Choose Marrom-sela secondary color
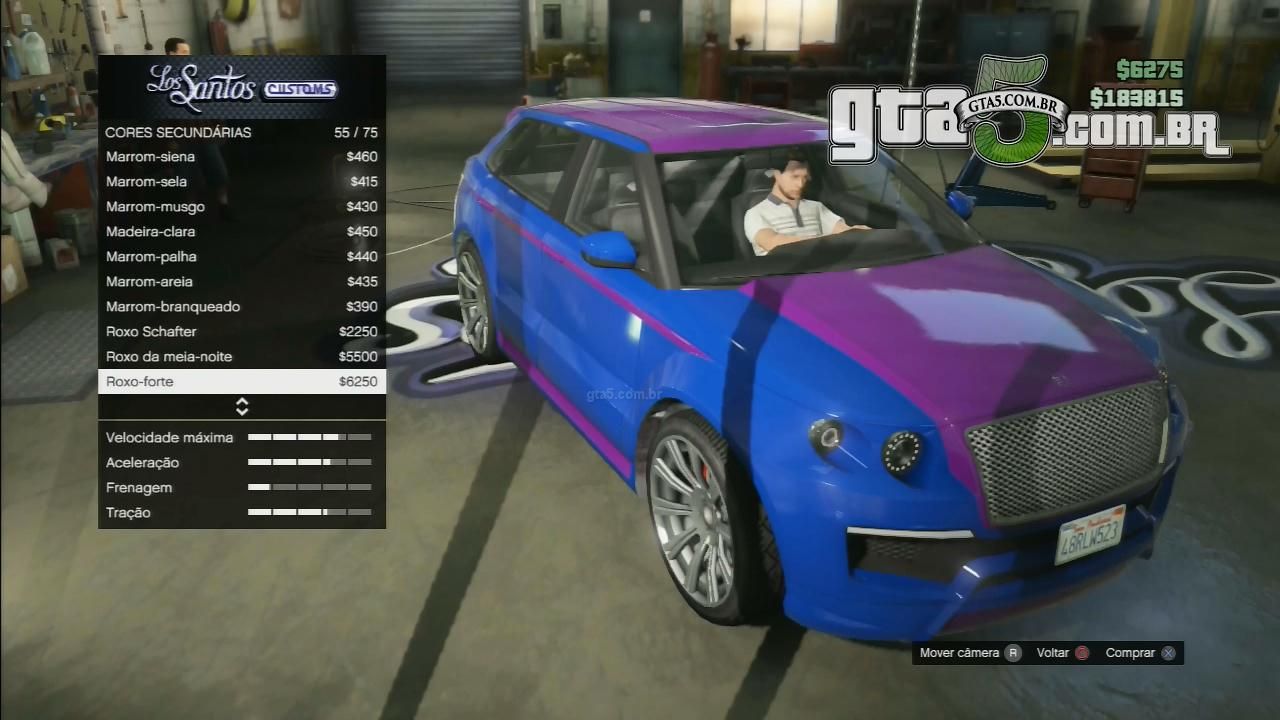Image resolution: width=1280 pixels, height=720 pixels. [241, 182]
